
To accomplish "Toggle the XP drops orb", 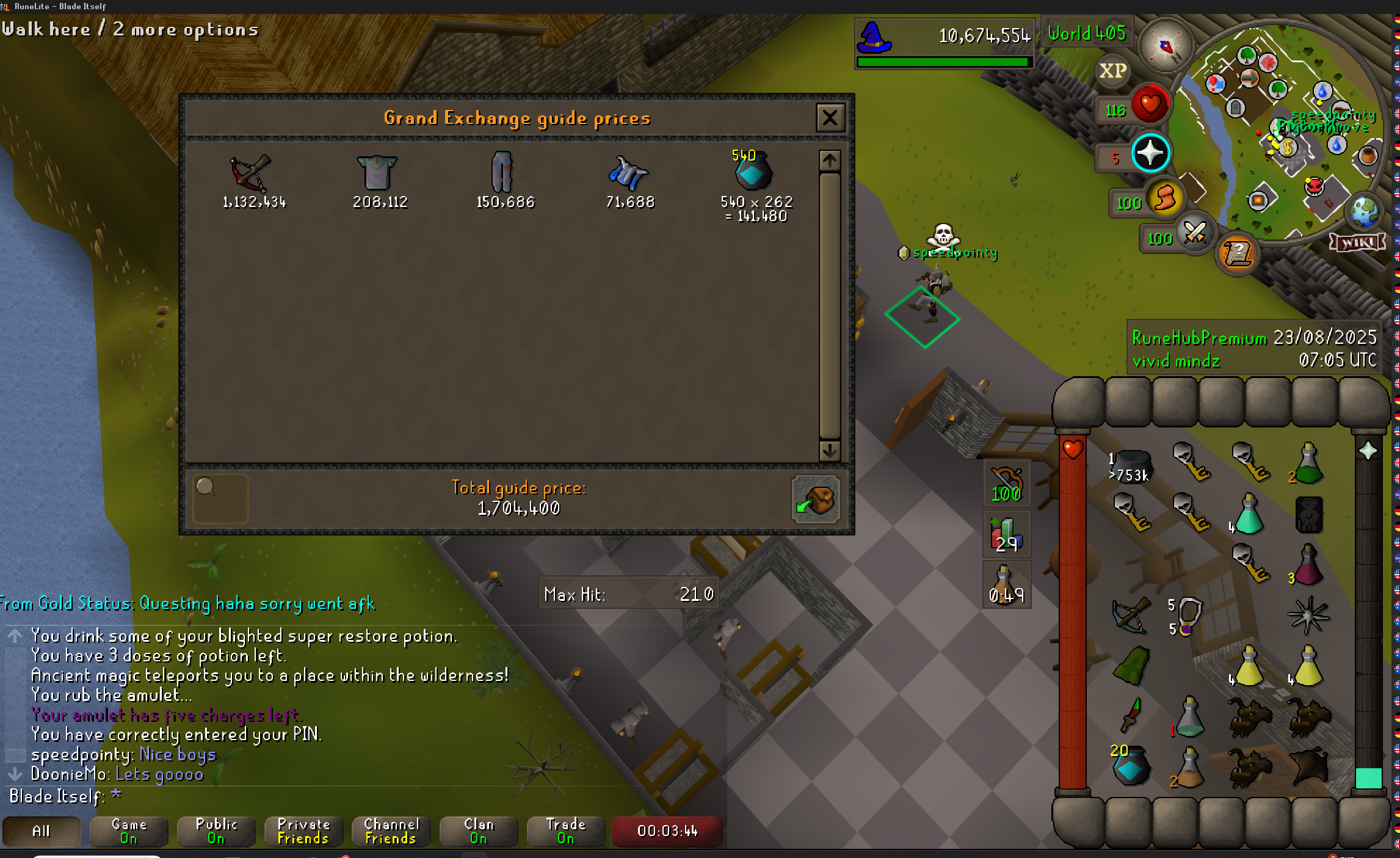I will 1112,71.
